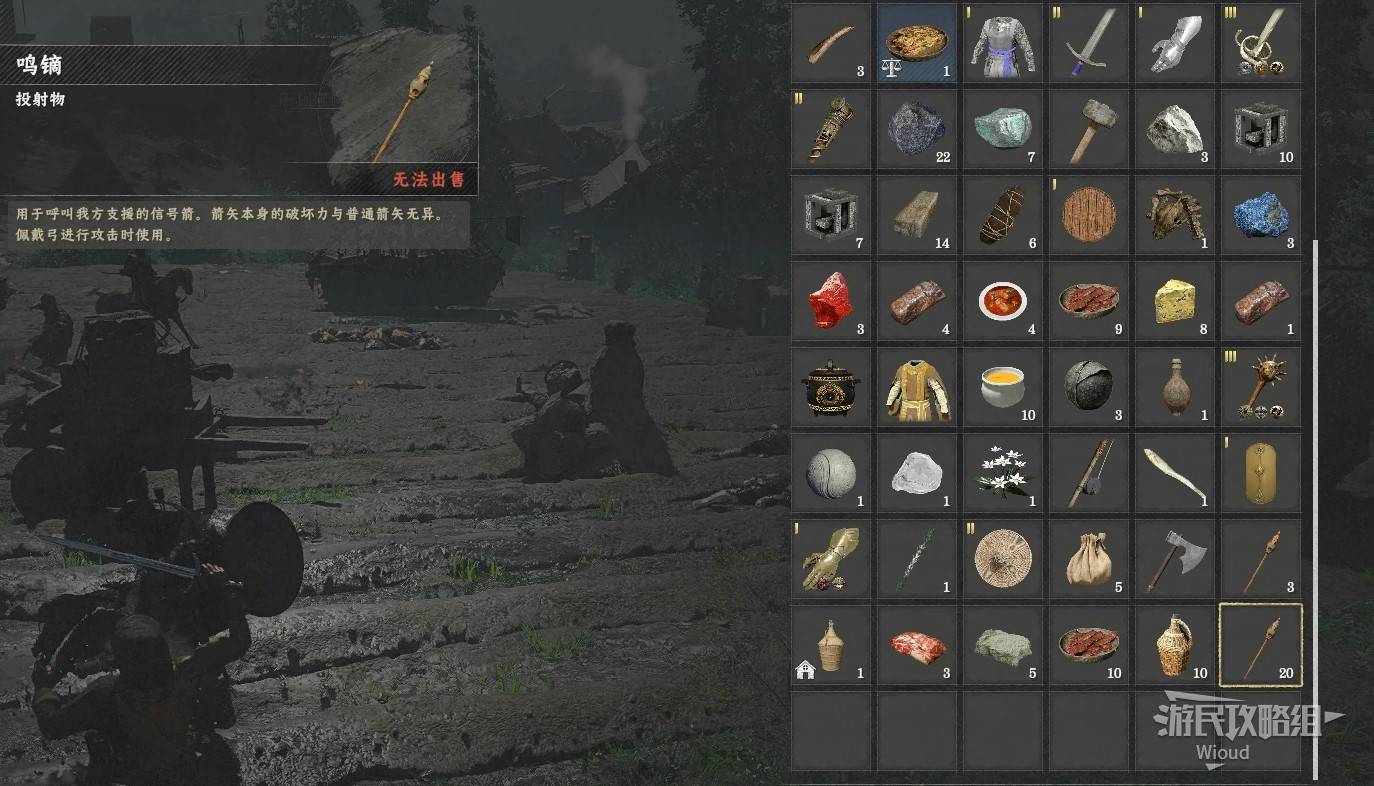
Task: Click the stew bowl item
Action: point(1003,301)
